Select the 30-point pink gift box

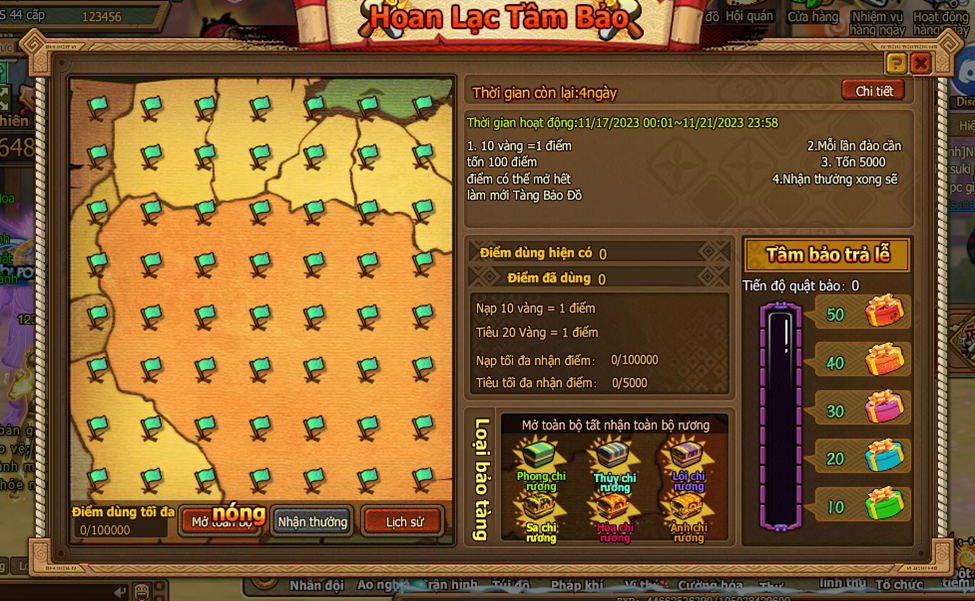[x=884, y=408]
